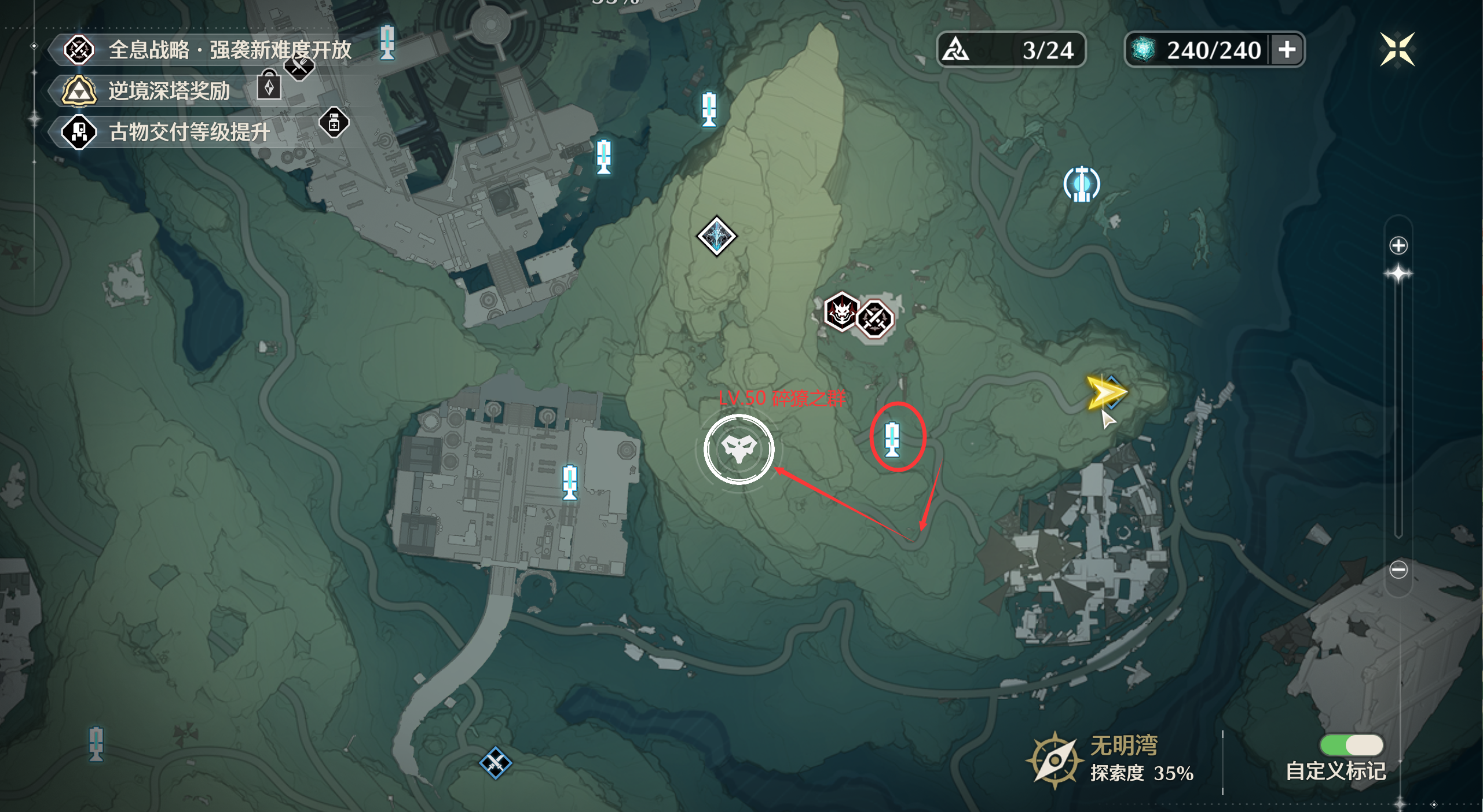1483x812 pixels.
Task: Click the horned demon hexagon marker
Action: pos(841,312)
